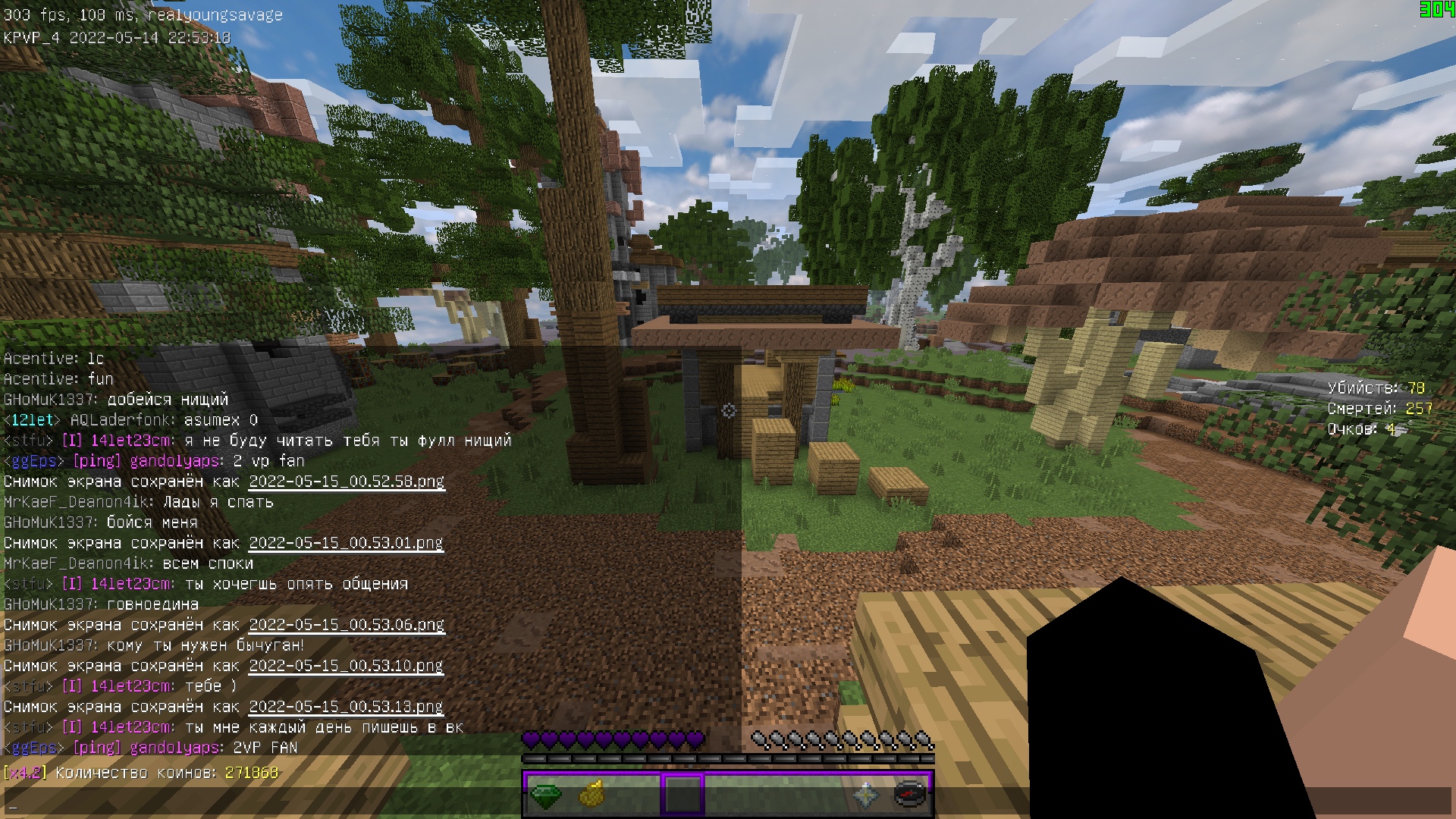
Task: Open screenshot link 2022-05-15_00.53.13.png
Action: coord(346,706)
